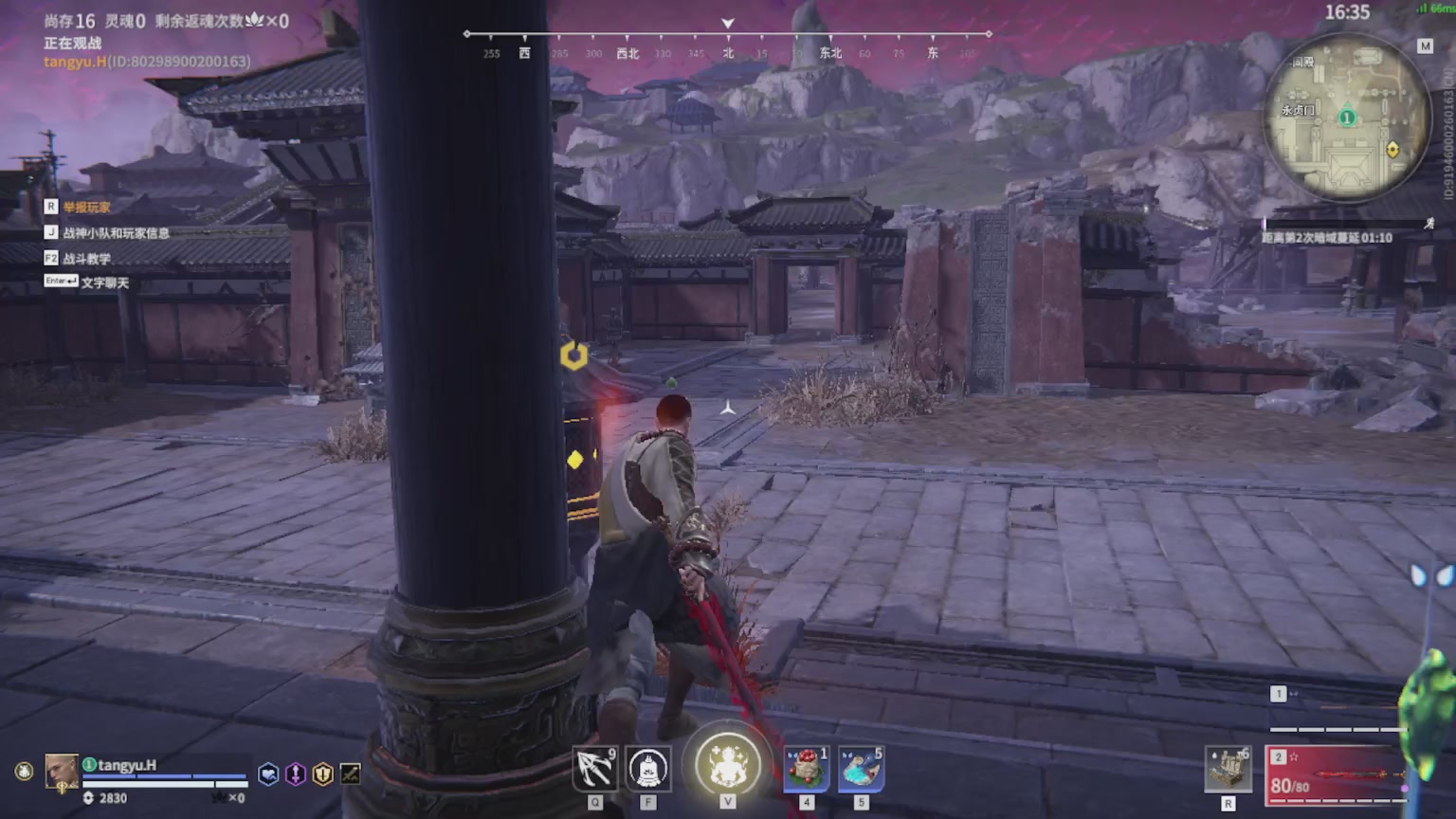Viewport: 1456px width, 819px height.
Task: Click the blue heart buff icon
Action: [268, 774]
